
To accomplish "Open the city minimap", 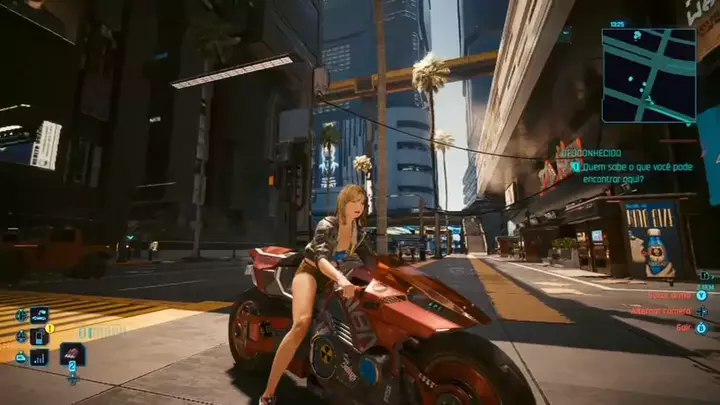I will coord(648,75).
